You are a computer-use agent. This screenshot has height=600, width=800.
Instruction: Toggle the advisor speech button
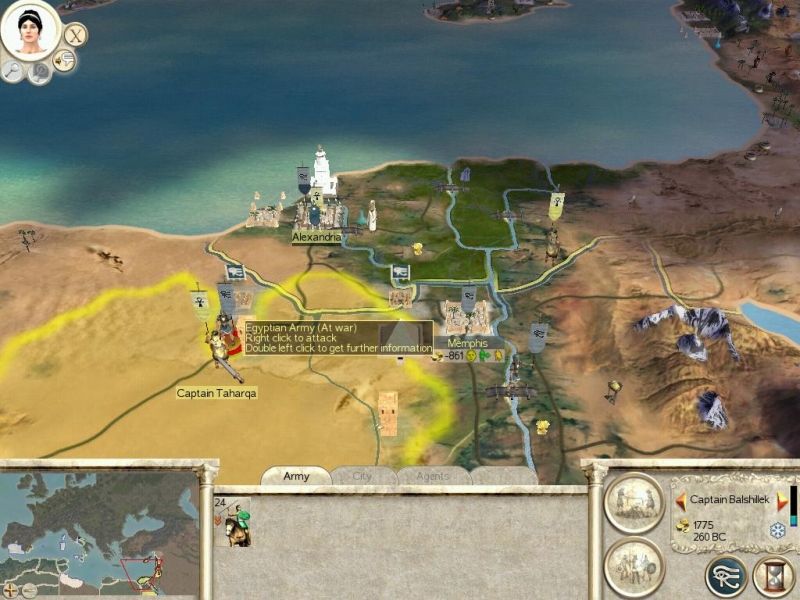pyautogui.click(x=64, y=61)
